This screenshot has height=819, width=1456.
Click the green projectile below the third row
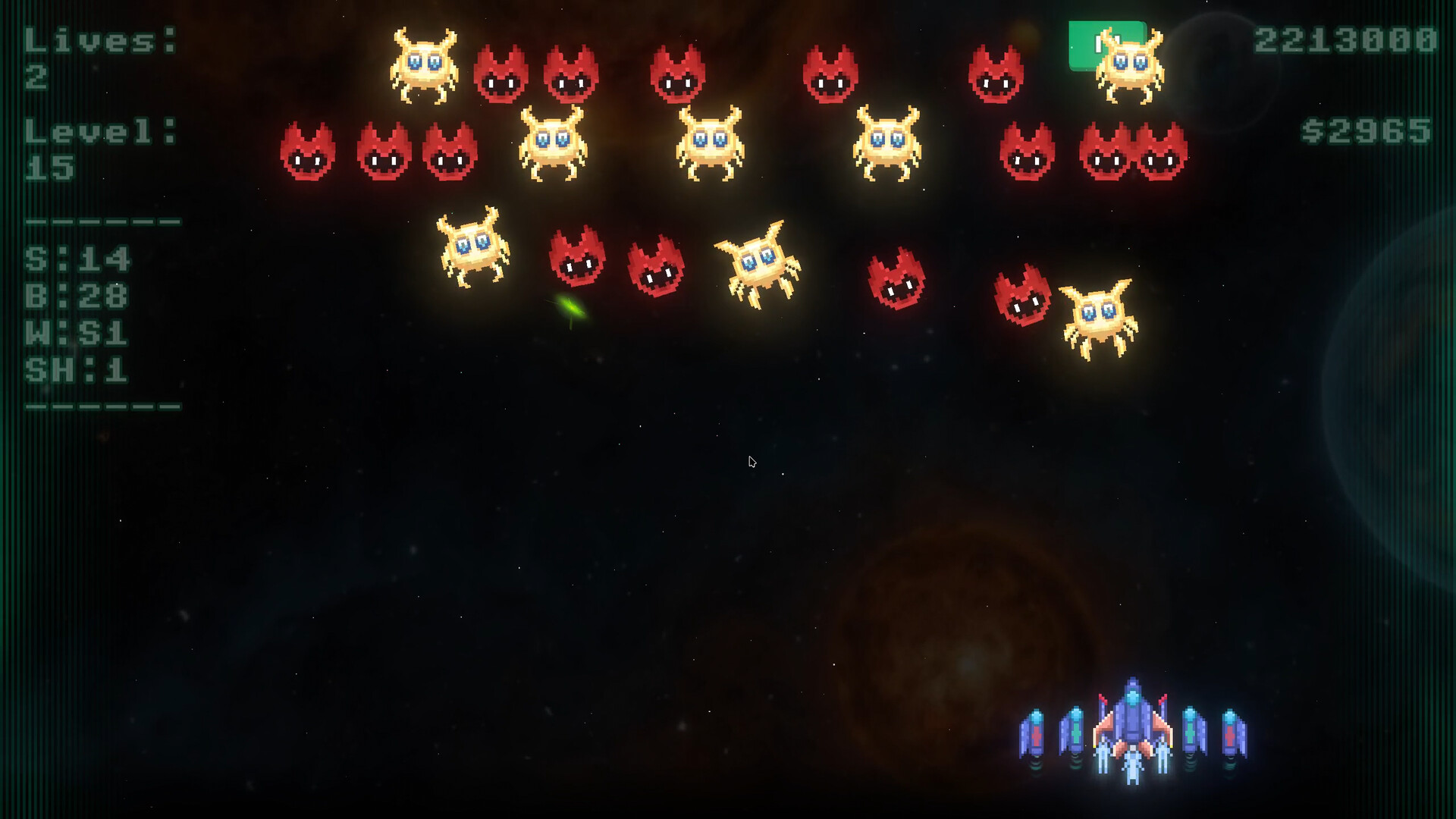(573, 307)
